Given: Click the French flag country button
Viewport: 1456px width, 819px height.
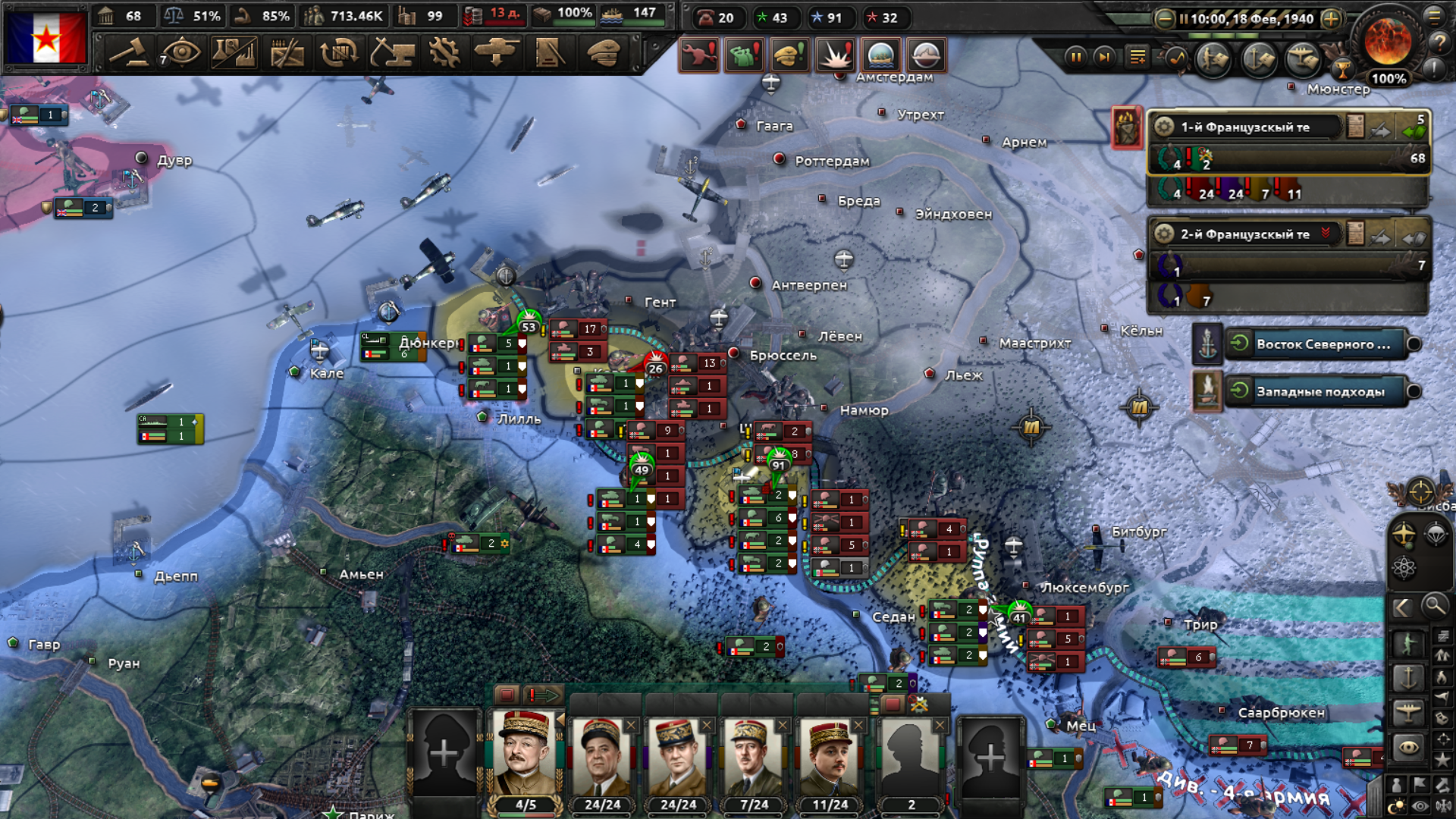Looking at the screenshot, I should pos(46,37).
